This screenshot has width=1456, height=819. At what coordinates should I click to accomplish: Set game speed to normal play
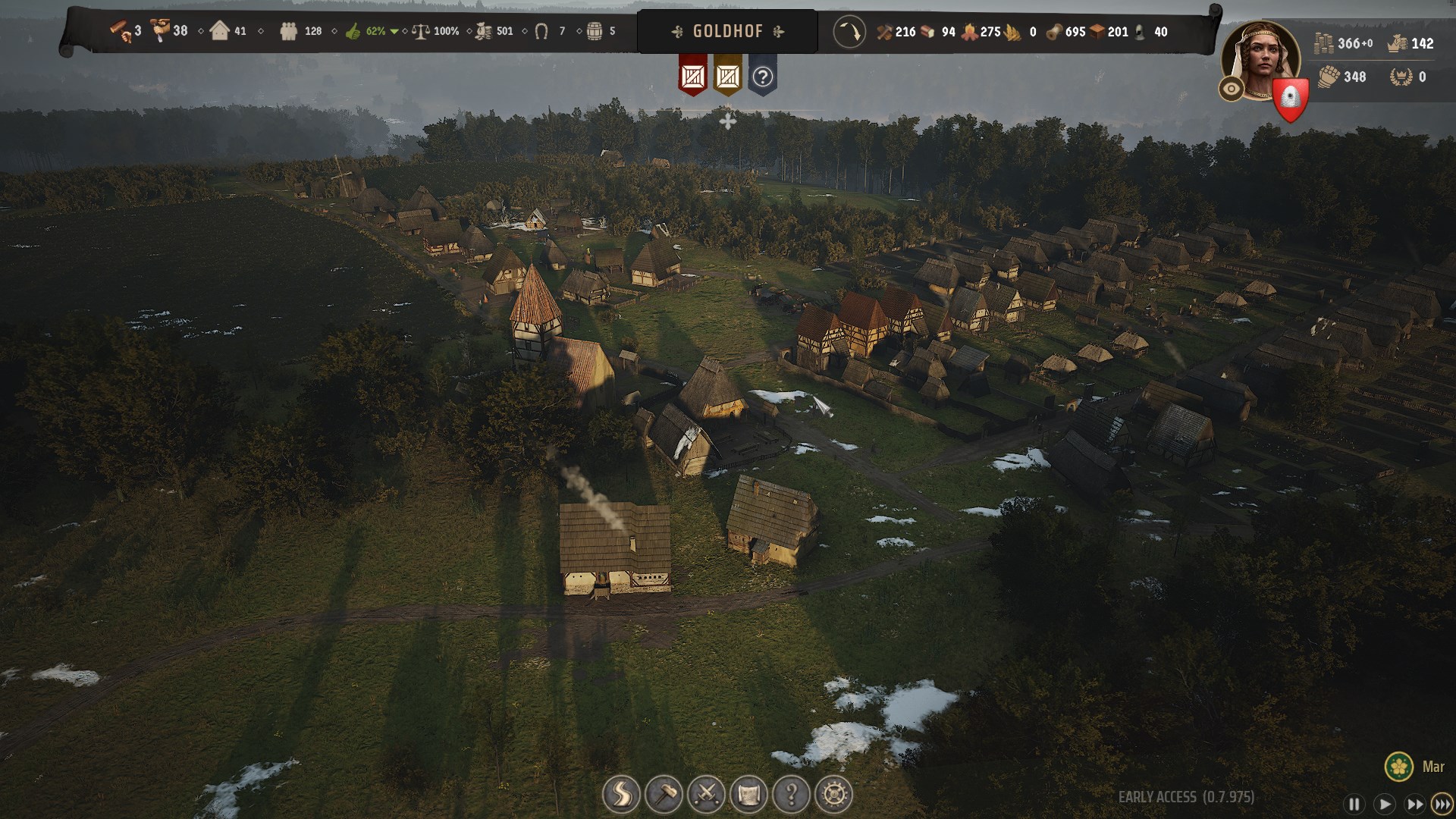tap(1384, 804)
